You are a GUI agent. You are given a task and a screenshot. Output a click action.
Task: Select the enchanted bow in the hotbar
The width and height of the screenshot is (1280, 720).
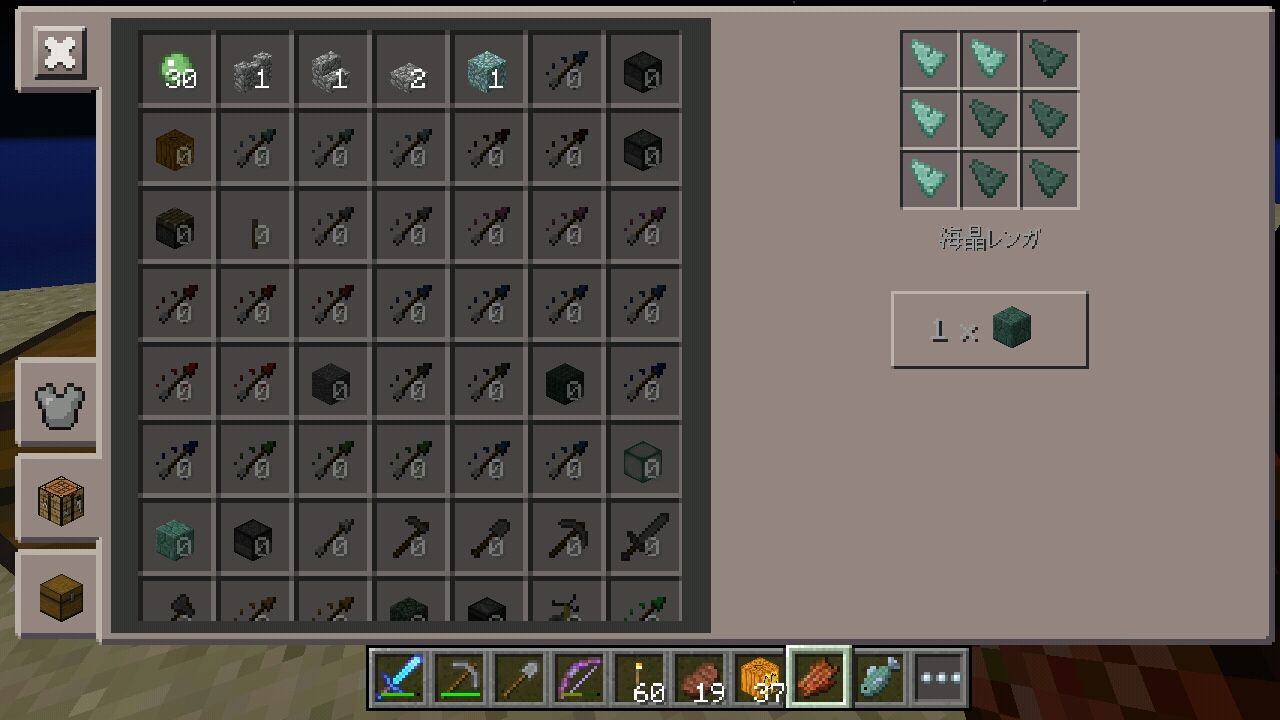577,677
